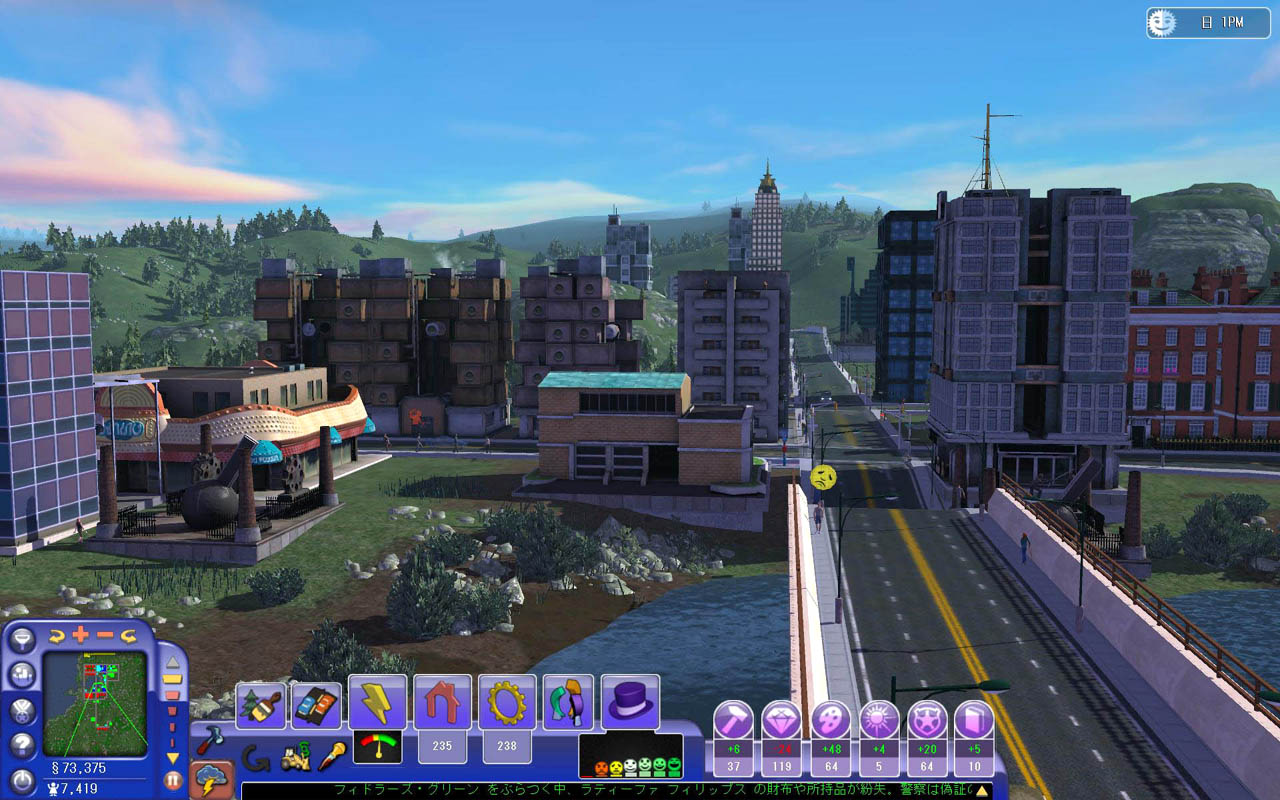This screenshot has width=1280, height=800.
Task: Select the cars road-building category
Action: point(316,705)
